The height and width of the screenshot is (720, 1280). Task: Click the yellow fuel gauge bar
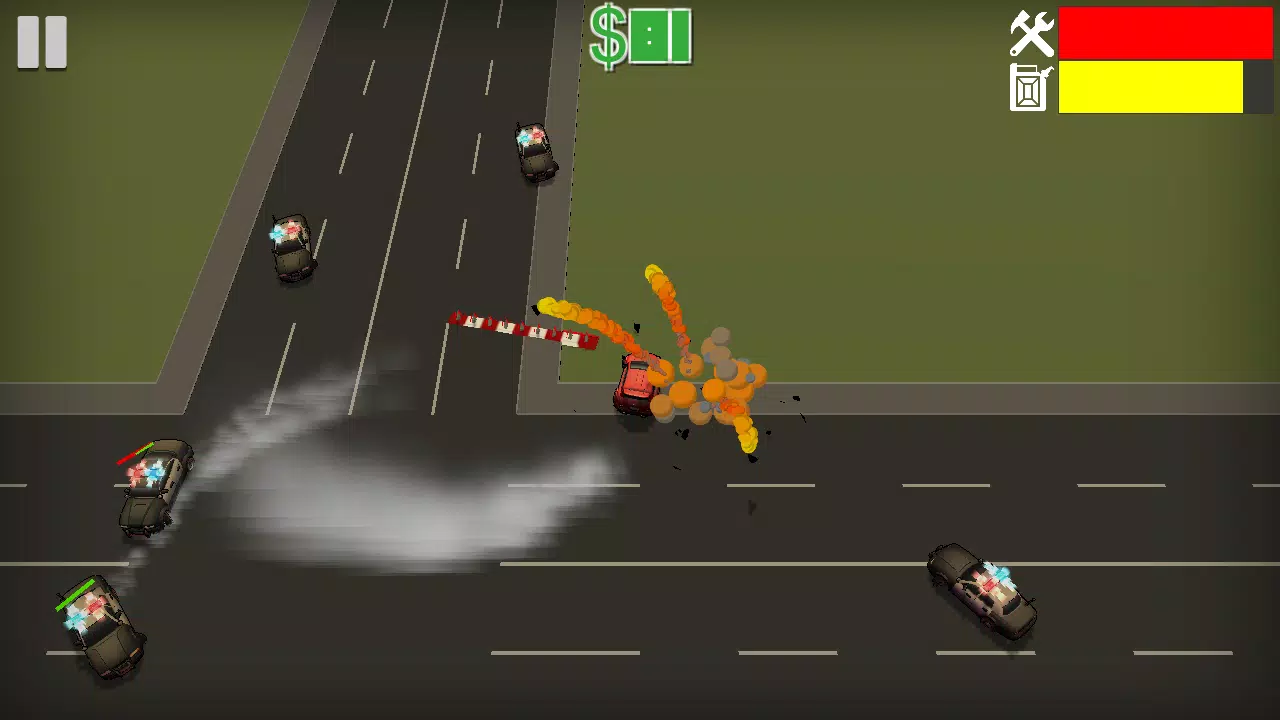pos(1150,88)
